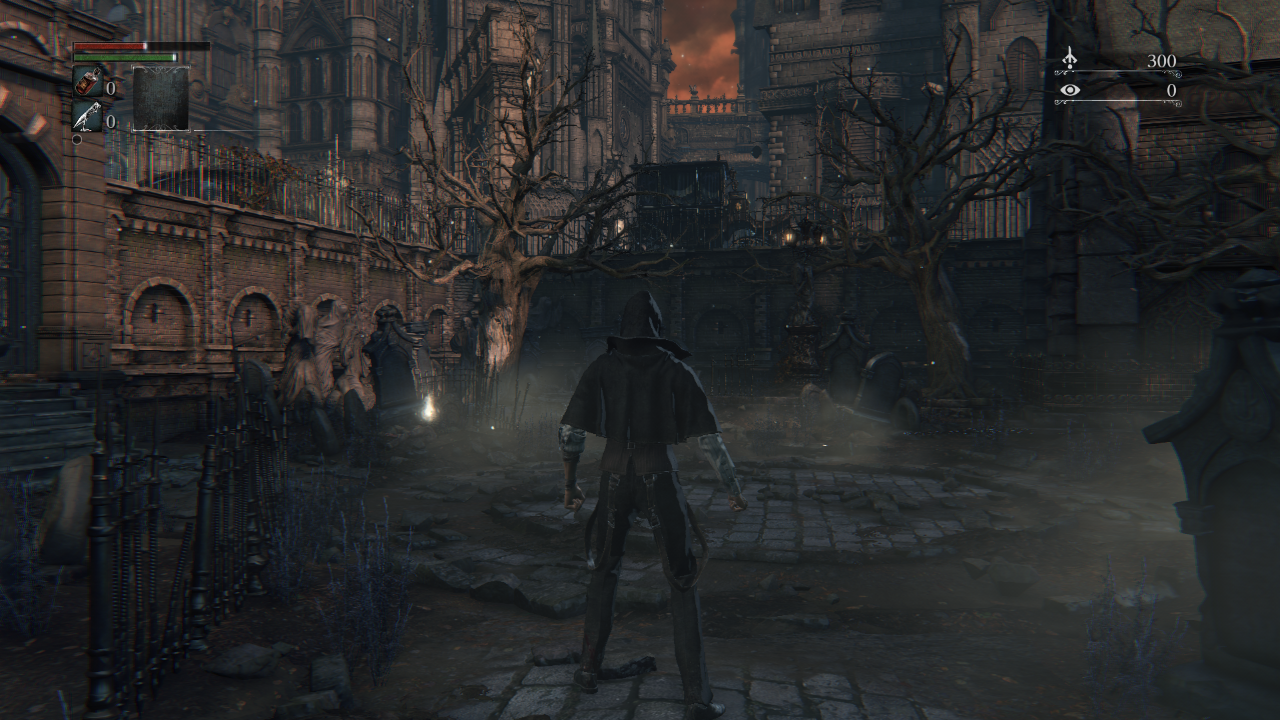This screenshot has width=1280, height=720.
Task: Expand the Blood Echoes counter panel
Action: point(1120,62)
